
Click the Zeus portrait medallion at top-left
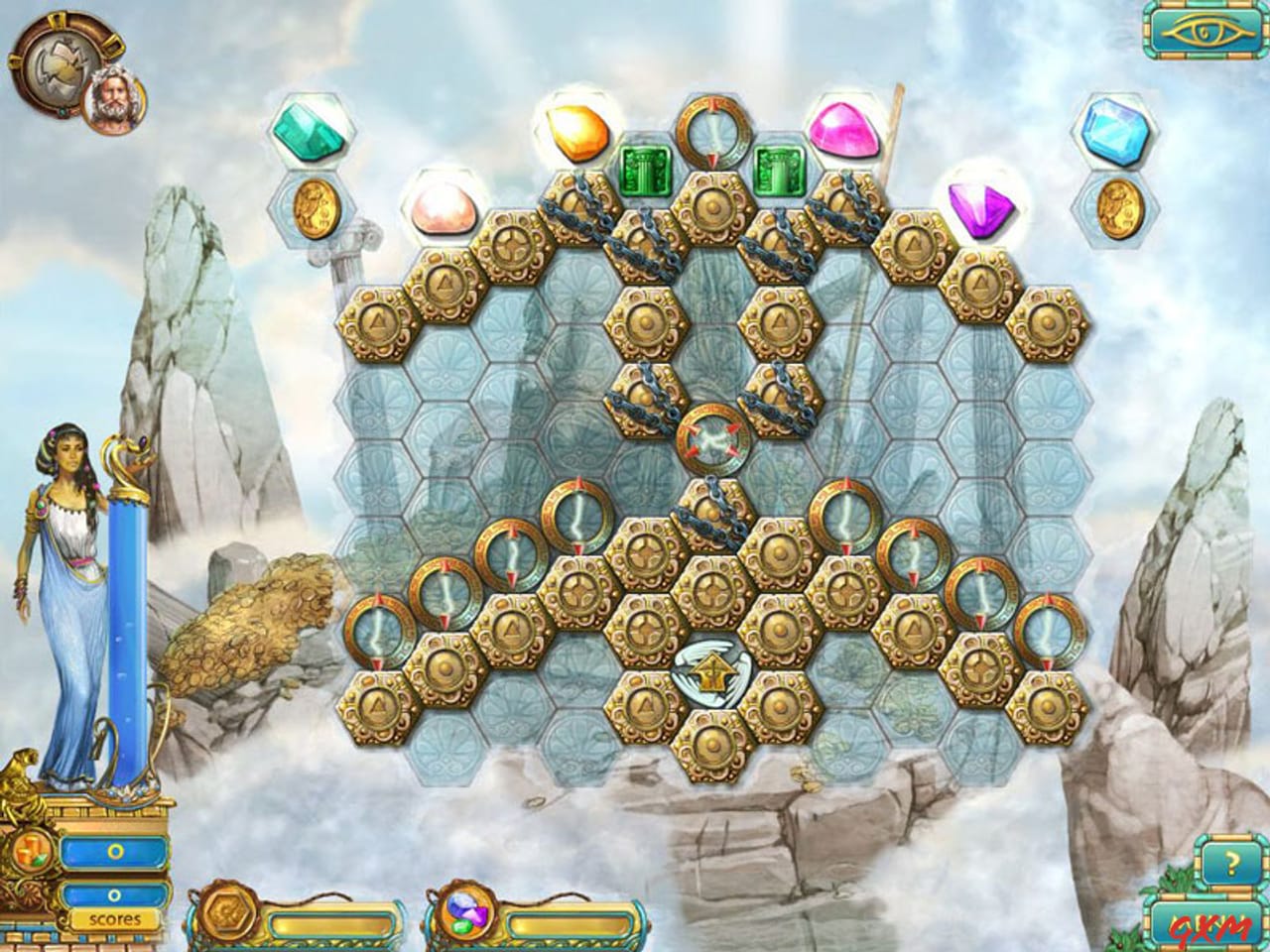(x=115, y=99)
